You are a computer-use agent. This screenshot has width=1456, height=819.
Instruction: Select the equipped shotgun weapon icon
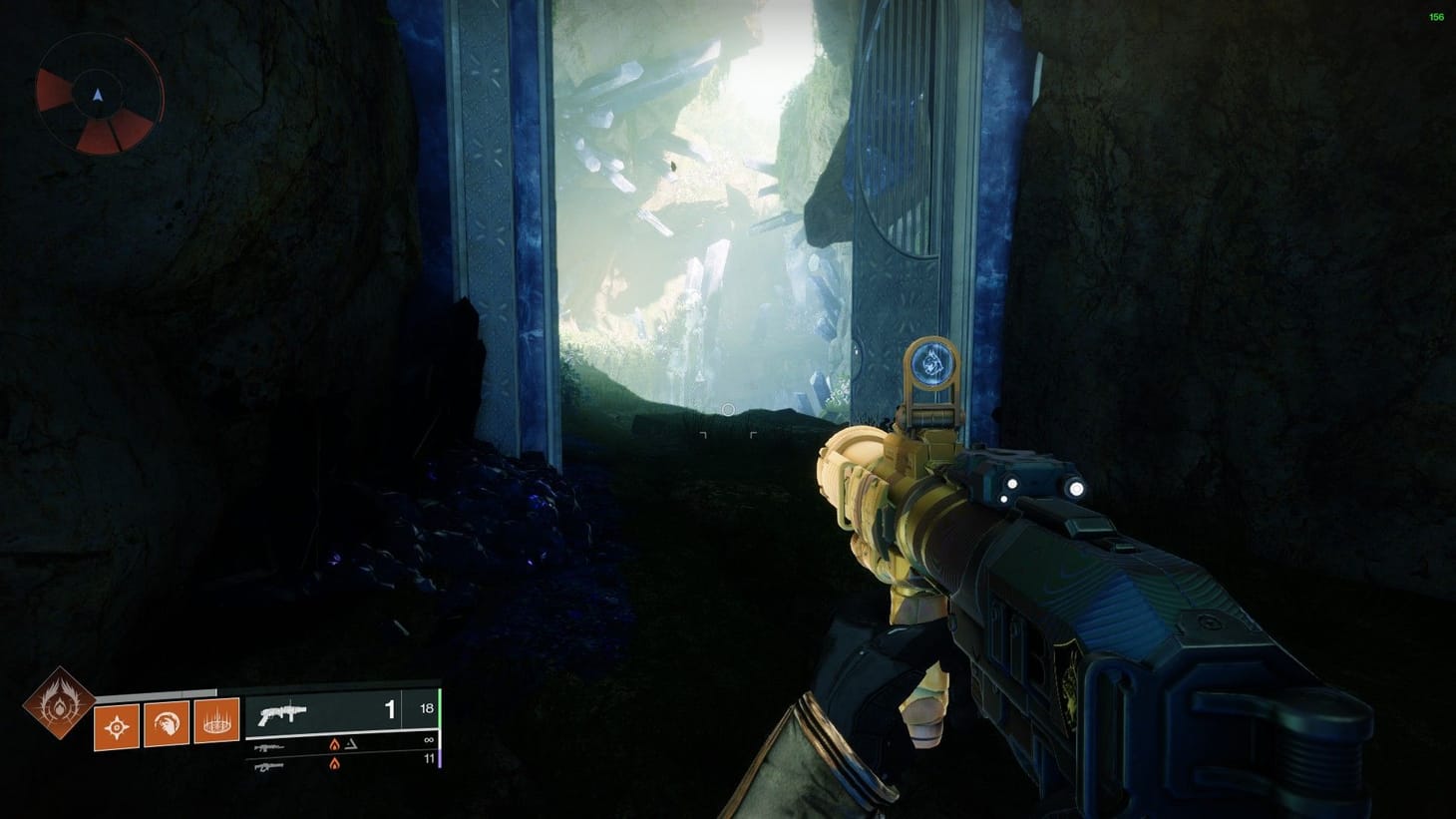pos(284,712)
